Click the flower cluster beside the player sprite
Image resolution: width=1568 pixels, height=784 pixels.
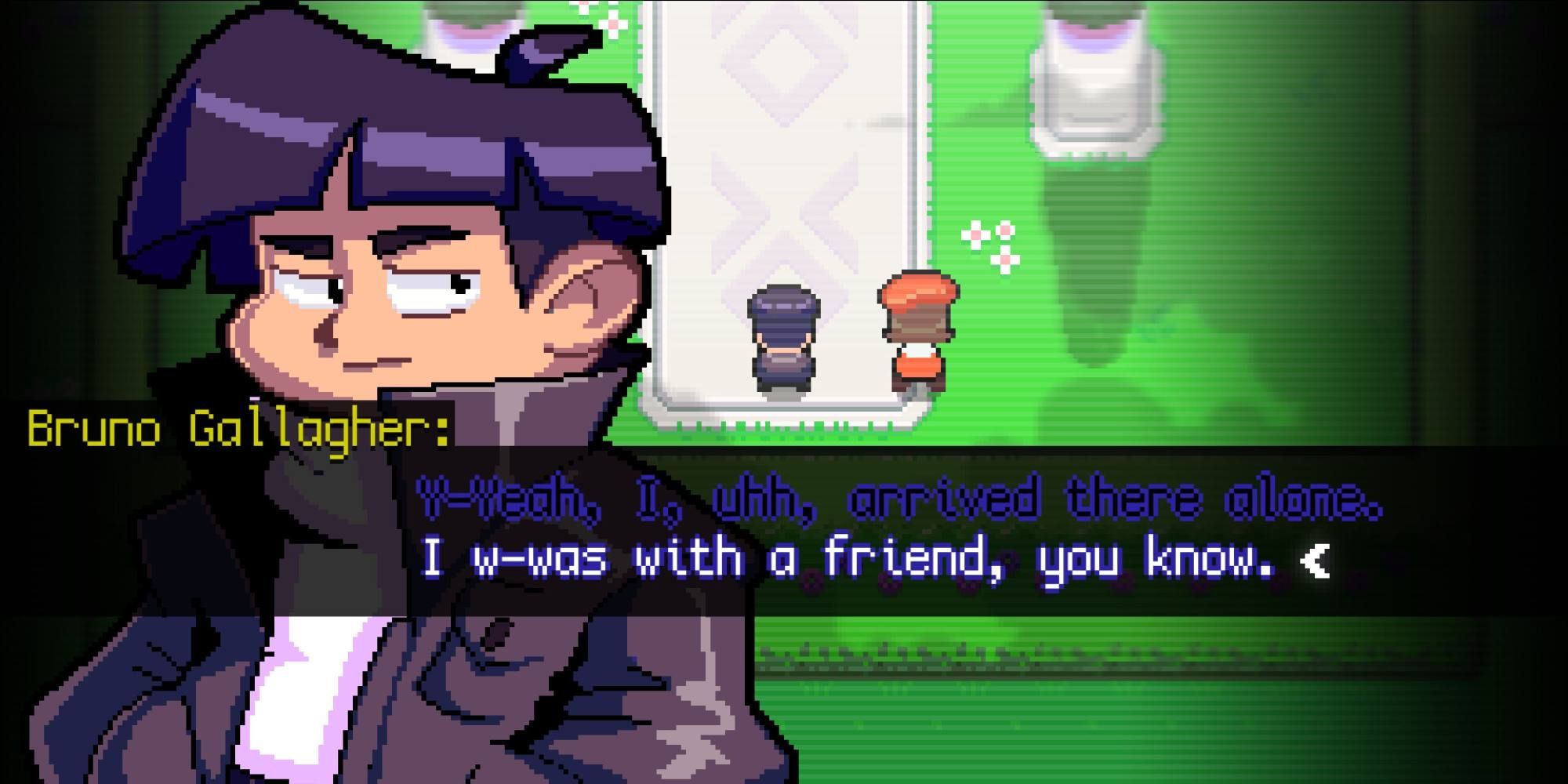tap(988, 243)
